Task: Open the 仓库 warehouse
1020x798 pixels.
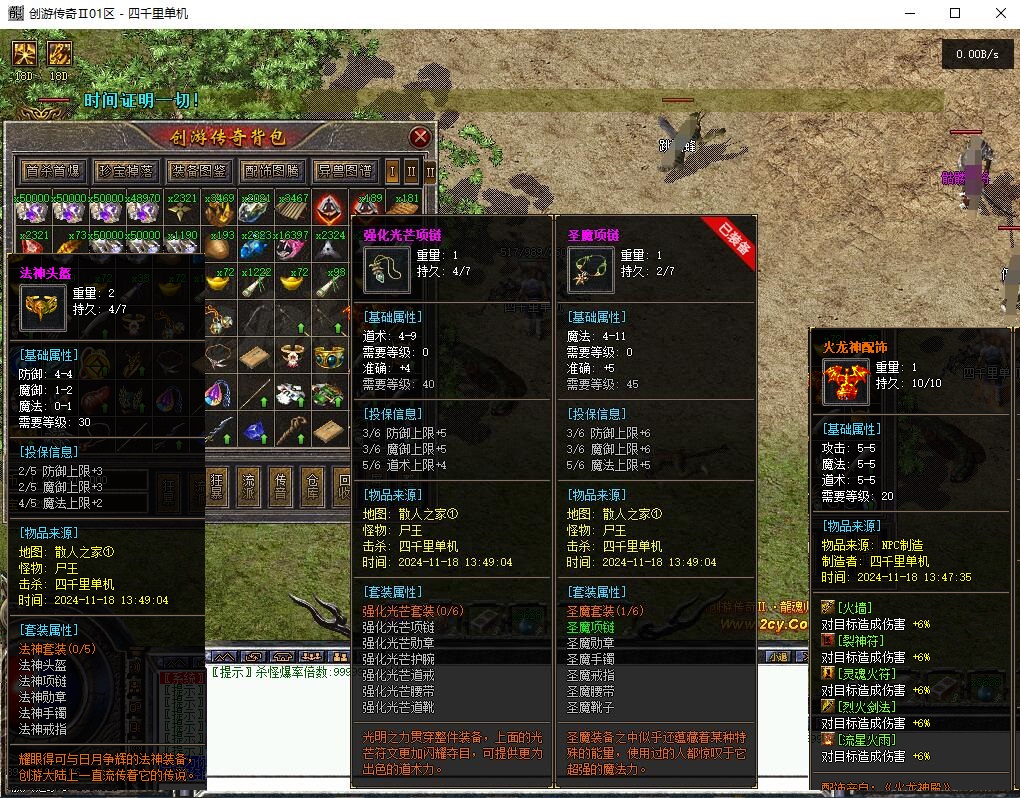Action: click(x=313, y=487)
